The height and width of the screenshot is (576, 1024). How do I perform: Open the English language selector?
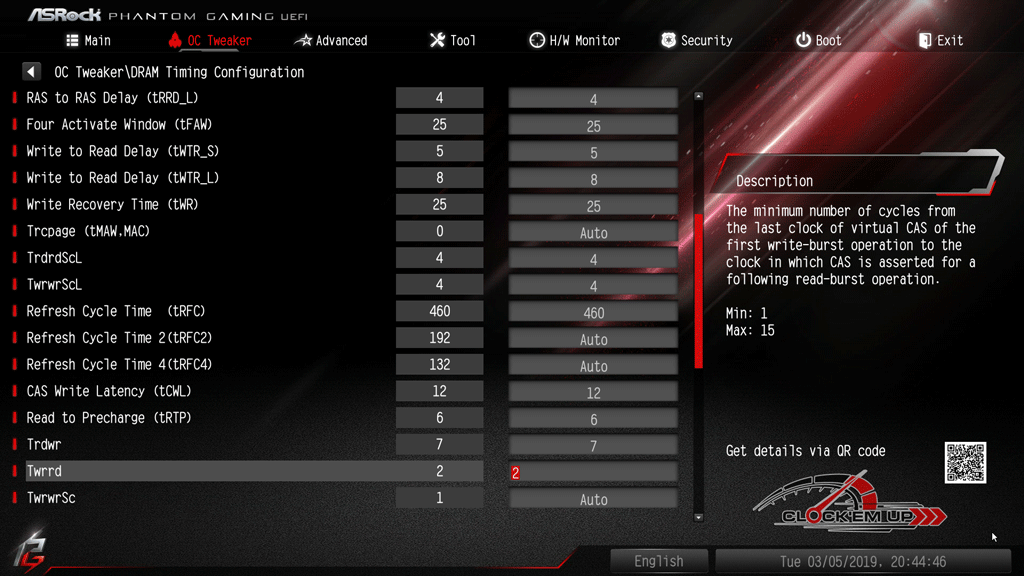[x=659, y=561]
